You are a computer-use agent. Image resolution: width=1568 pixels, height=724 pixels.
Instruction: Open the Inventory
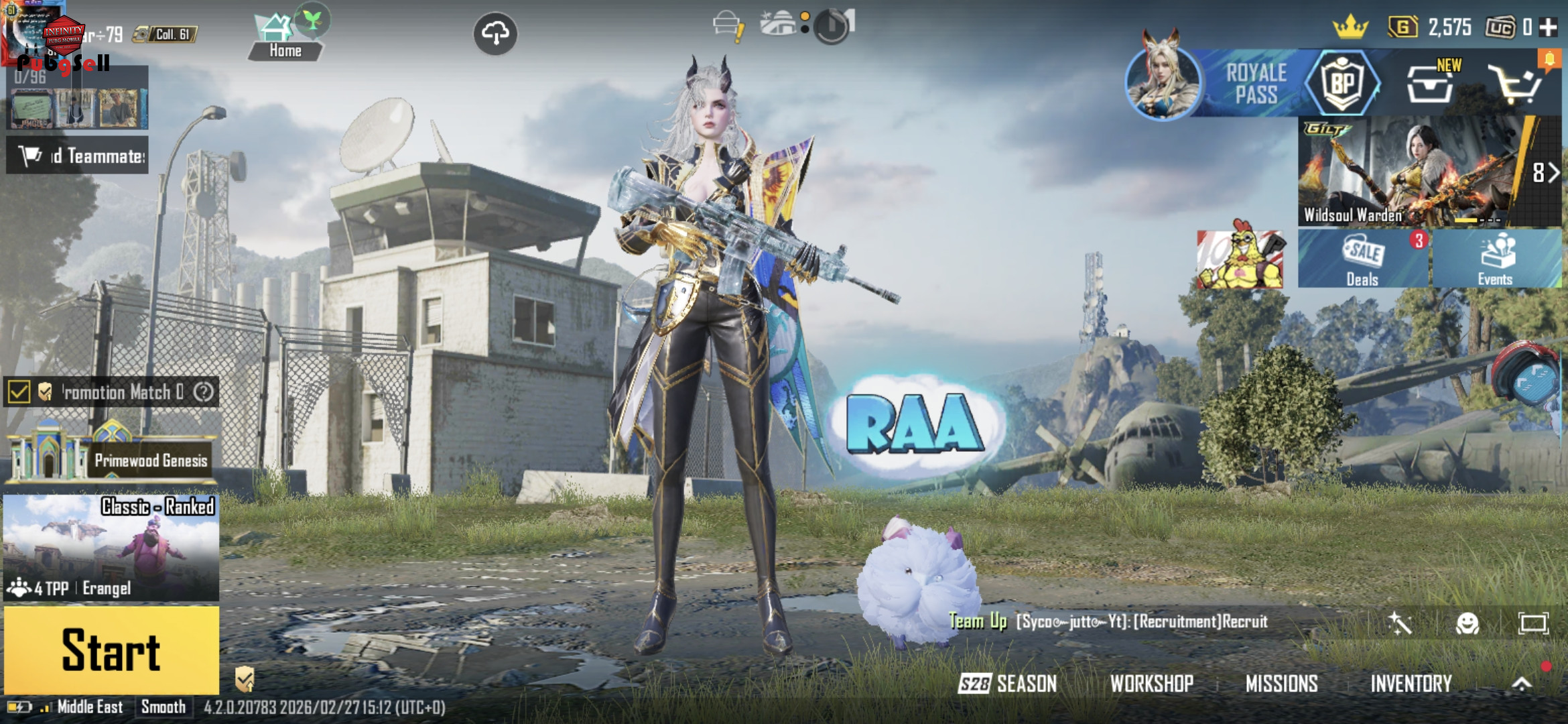point(1411,683)
